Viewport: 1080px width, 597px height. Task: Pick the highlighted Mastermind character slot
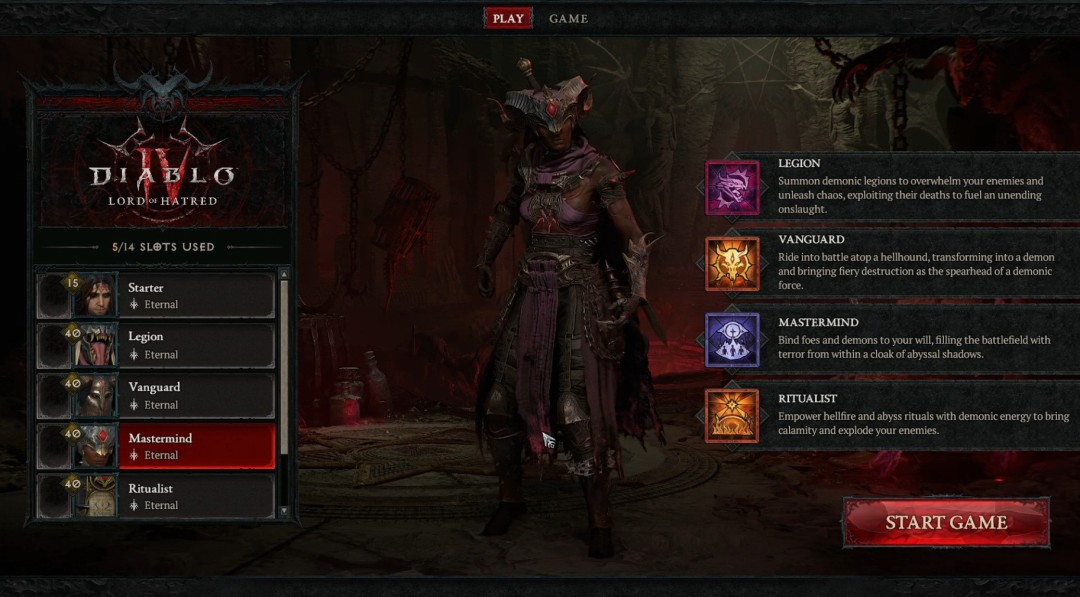click(196, 446)
